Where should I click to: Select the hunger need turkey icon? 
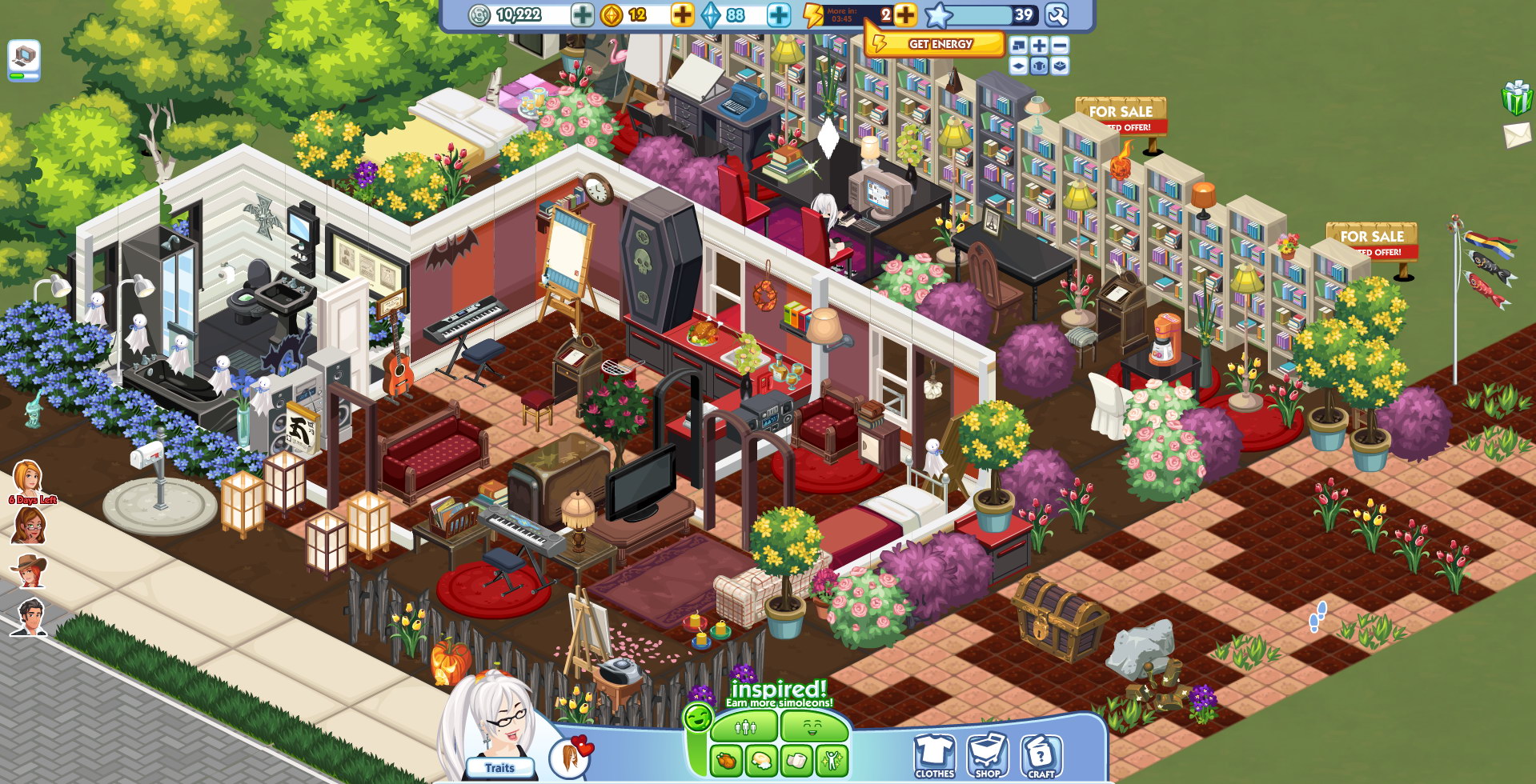pos(725,759)
